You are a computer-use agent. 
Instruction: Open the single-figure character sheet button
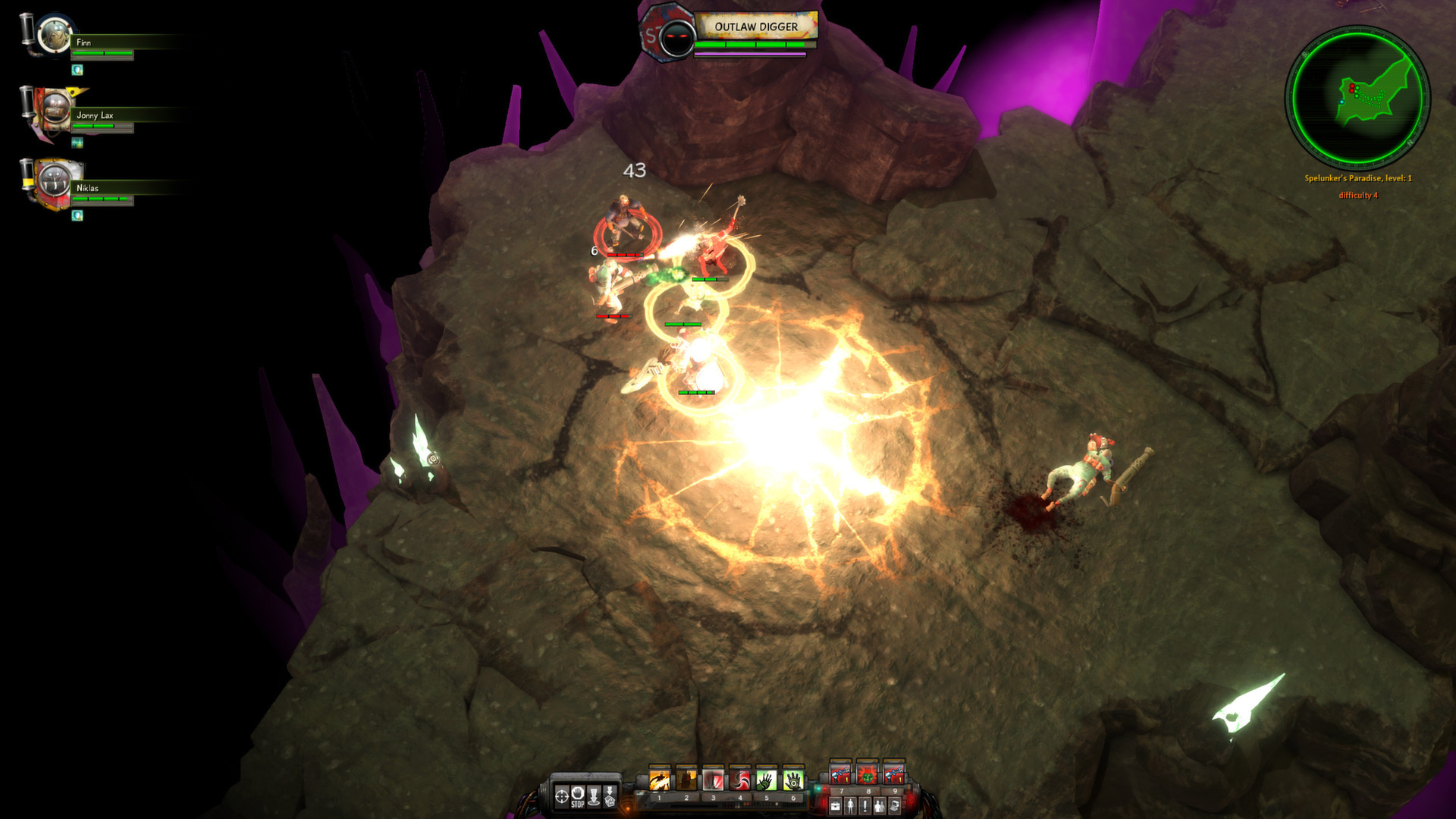pyautogui.click(x=850, y=805)
